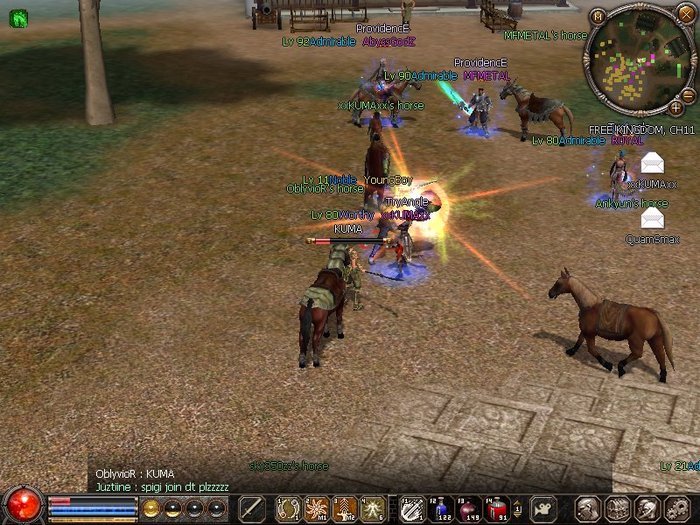Select the red onion-shaped item slot
The width and height of the screenshot is (700, 525).
[x=468, y=507]
